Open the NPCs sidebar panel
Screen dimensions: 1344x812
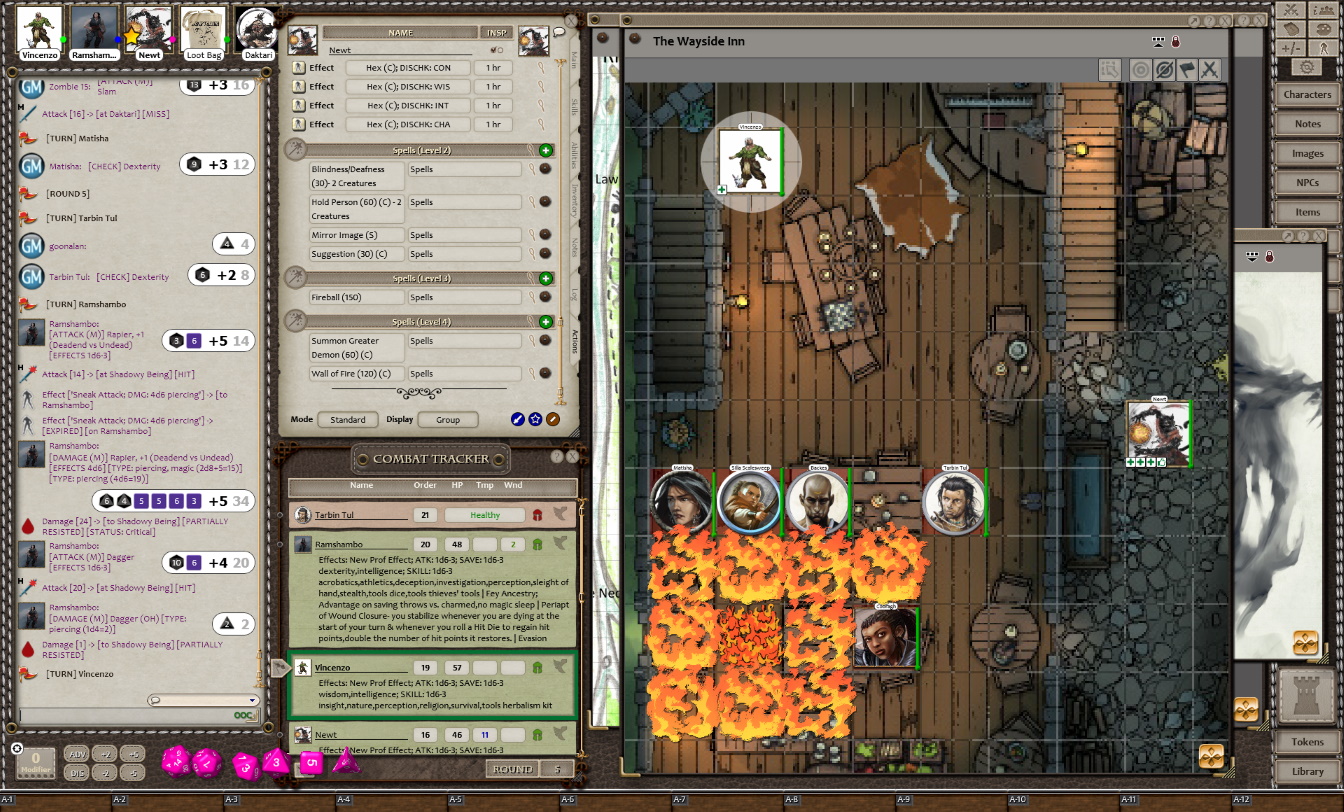(x=1307, y=183)
